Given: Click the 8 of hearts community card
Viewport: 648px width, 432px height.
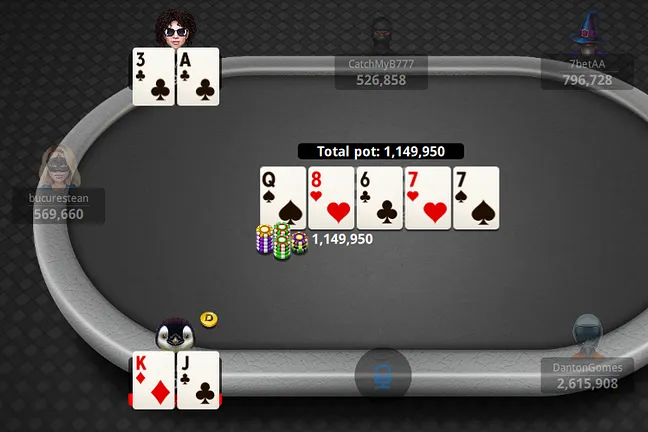Looking at the screenshot, I should [x=331, y=197].
